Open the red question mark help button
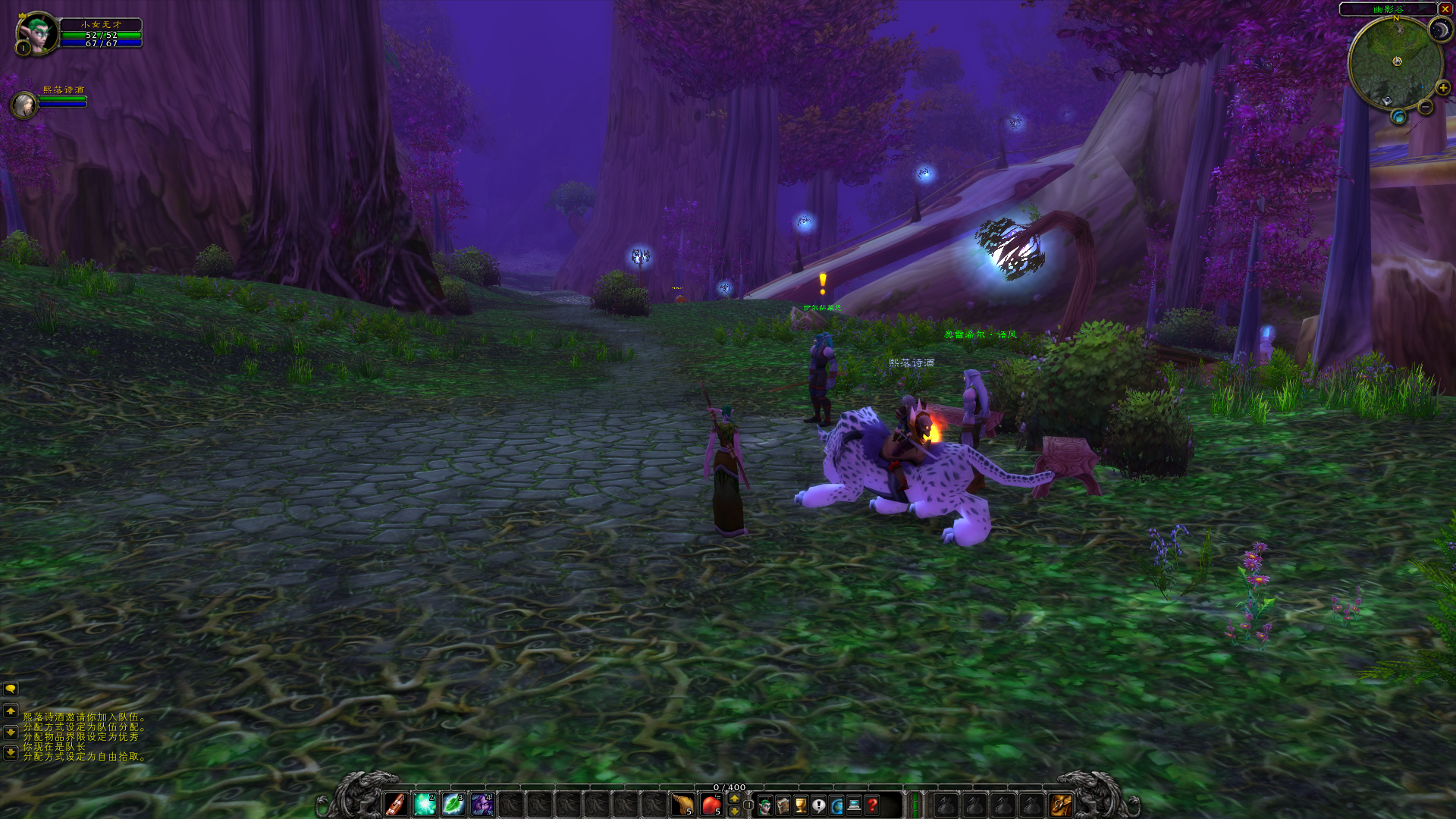1456x819 pixels. [x=873, y=805]
